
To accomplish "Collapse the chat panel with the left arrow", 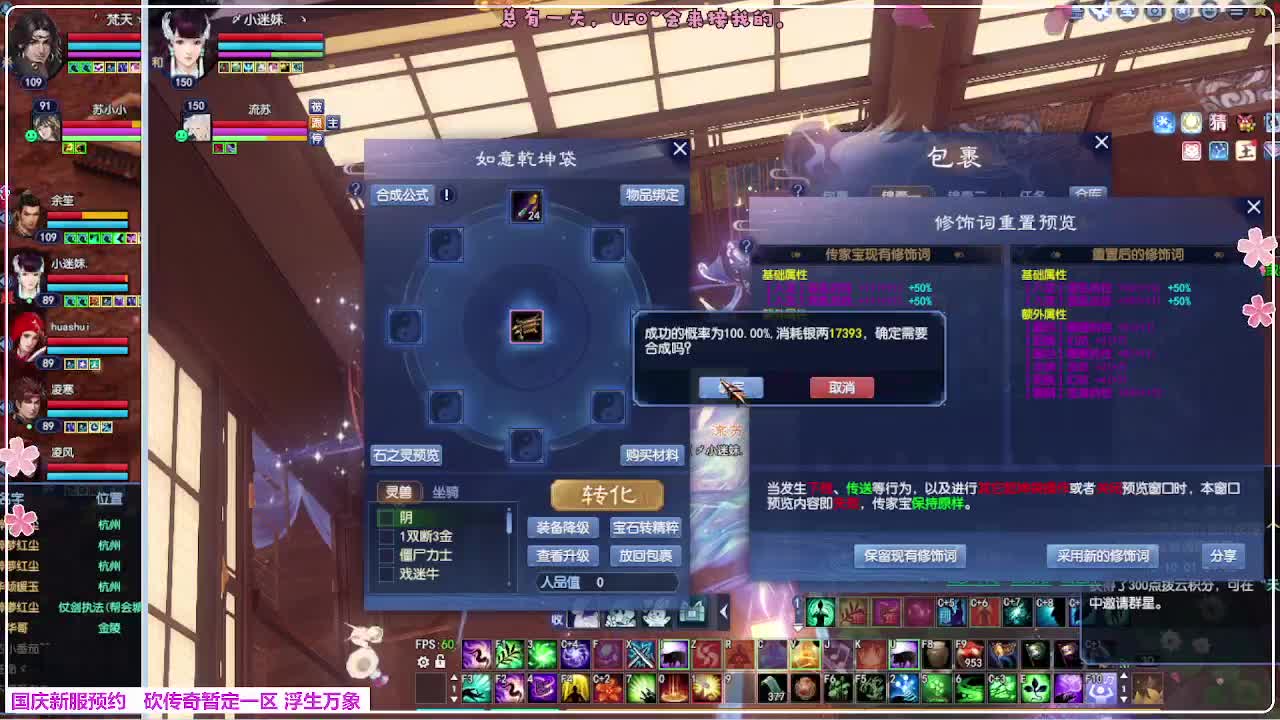I will tap(723, 610).
